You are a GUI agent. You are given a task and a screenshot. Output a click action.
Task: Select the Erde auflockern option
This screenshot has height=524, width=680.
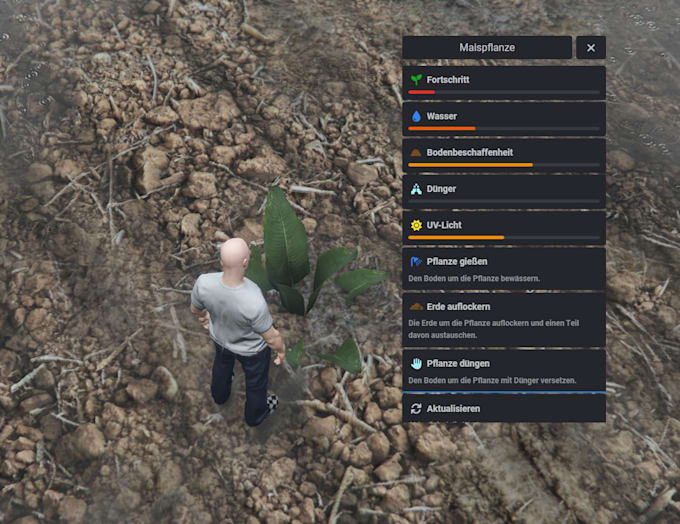tap(504, 314)
